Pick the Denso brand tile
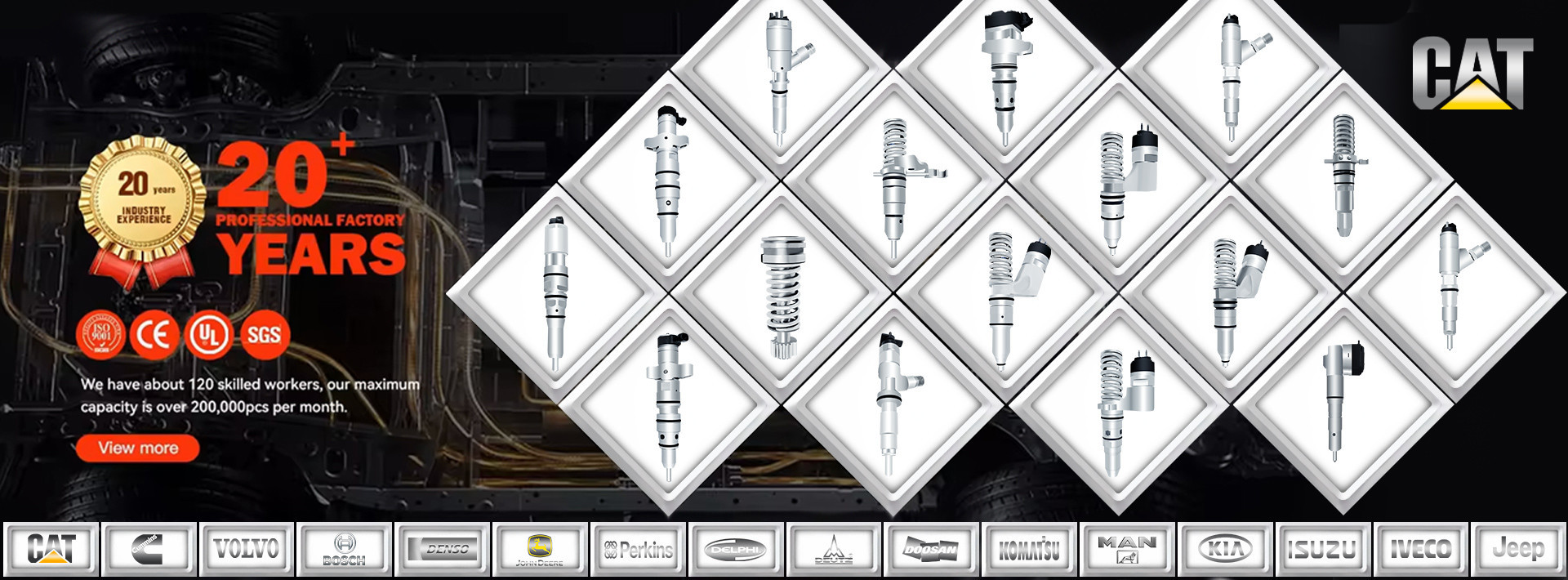The height and width of the screenshot is (580, 1568). point(442,549)
